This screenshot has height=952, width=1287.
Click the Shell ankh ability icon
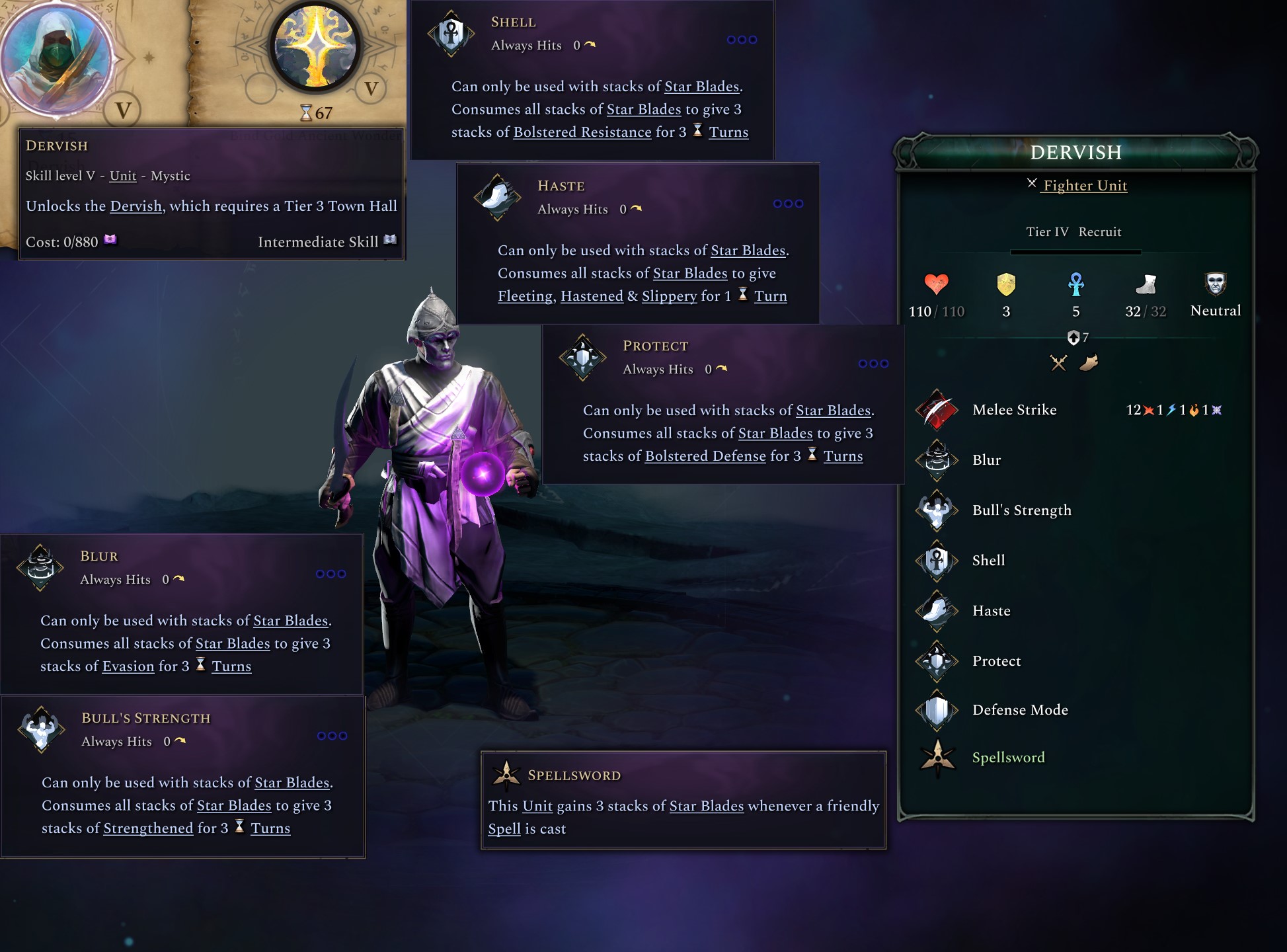[x=937, y=560]
